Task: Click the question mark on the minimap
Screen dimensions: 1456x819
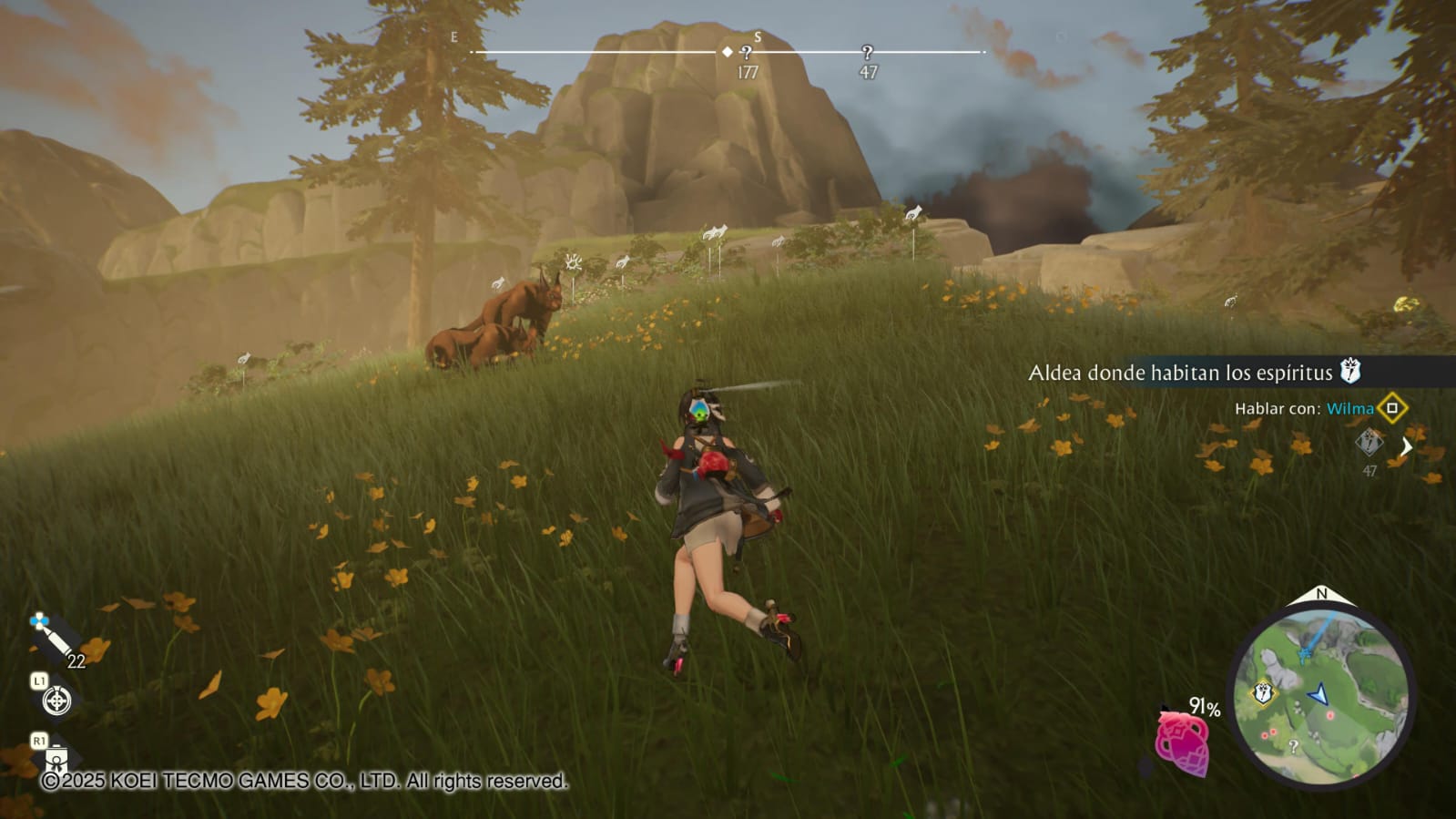Action: [1293, 746]
